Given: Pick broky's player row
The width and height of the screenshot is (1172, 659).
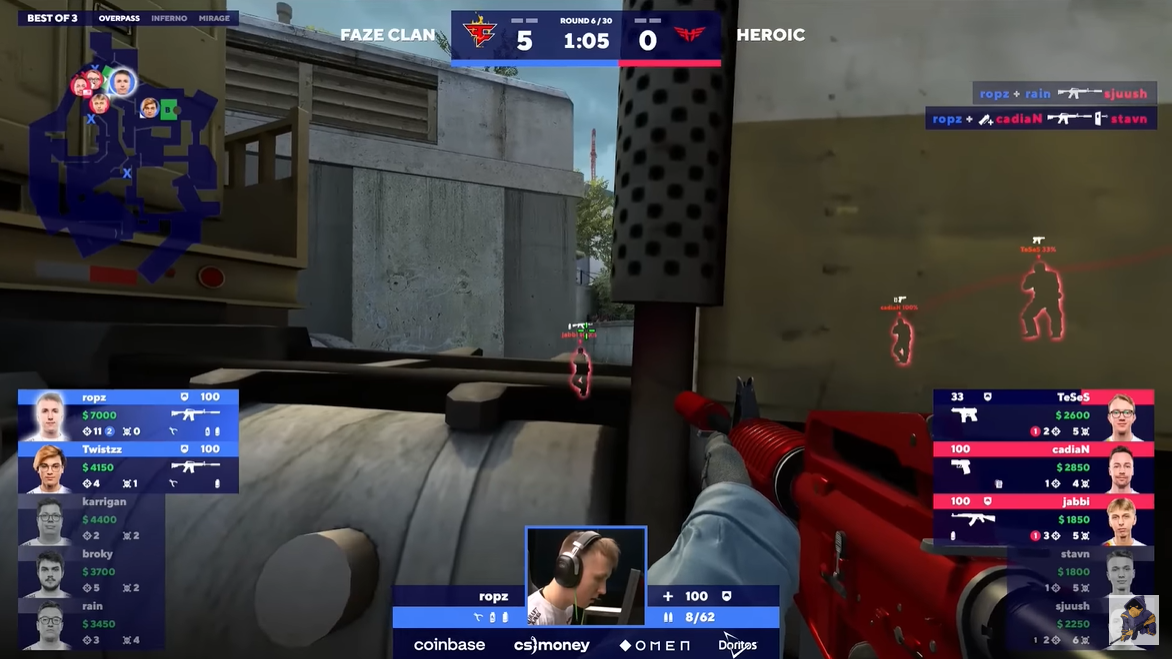Looking at the screenshot, I should point(90,571).
